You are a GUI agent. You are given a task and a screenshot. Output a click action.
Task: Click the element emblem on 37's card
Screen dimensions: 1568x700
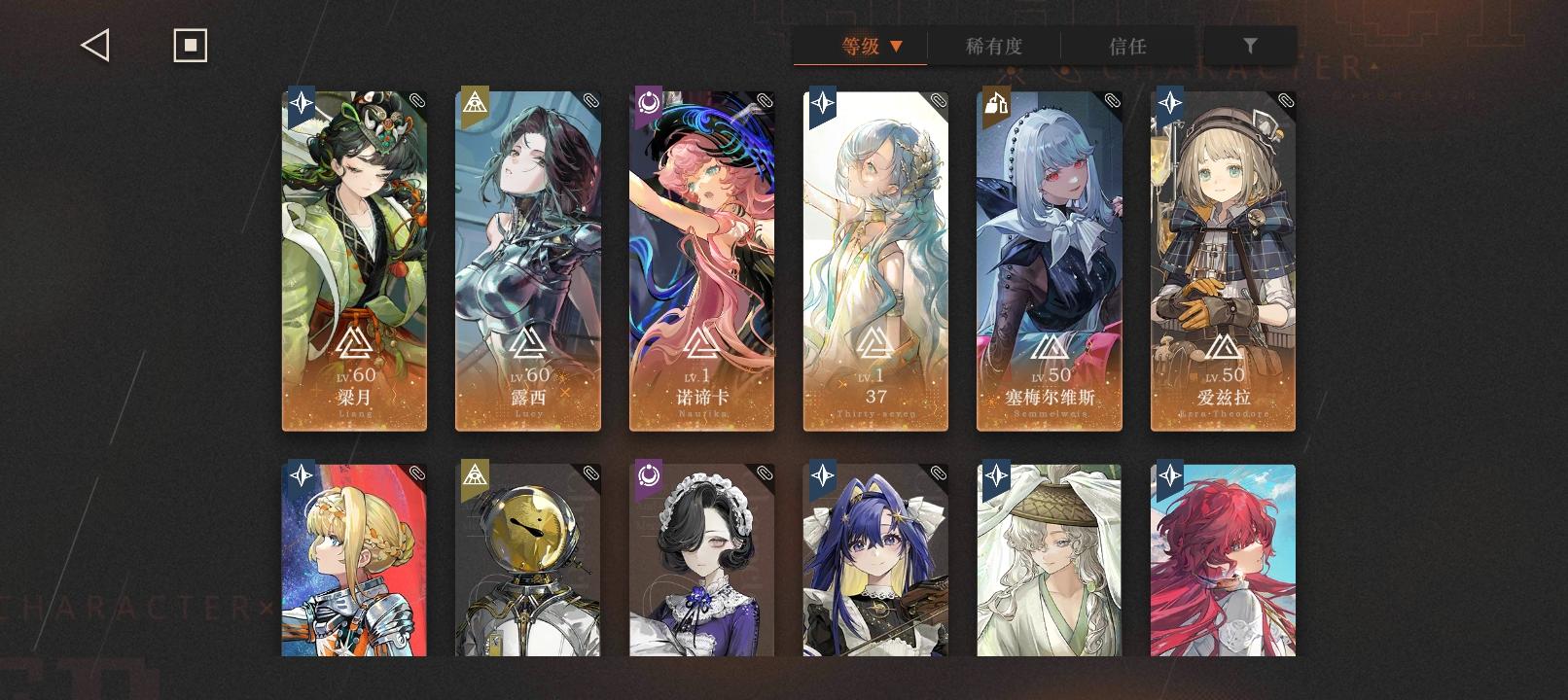(x=822, y=104)
